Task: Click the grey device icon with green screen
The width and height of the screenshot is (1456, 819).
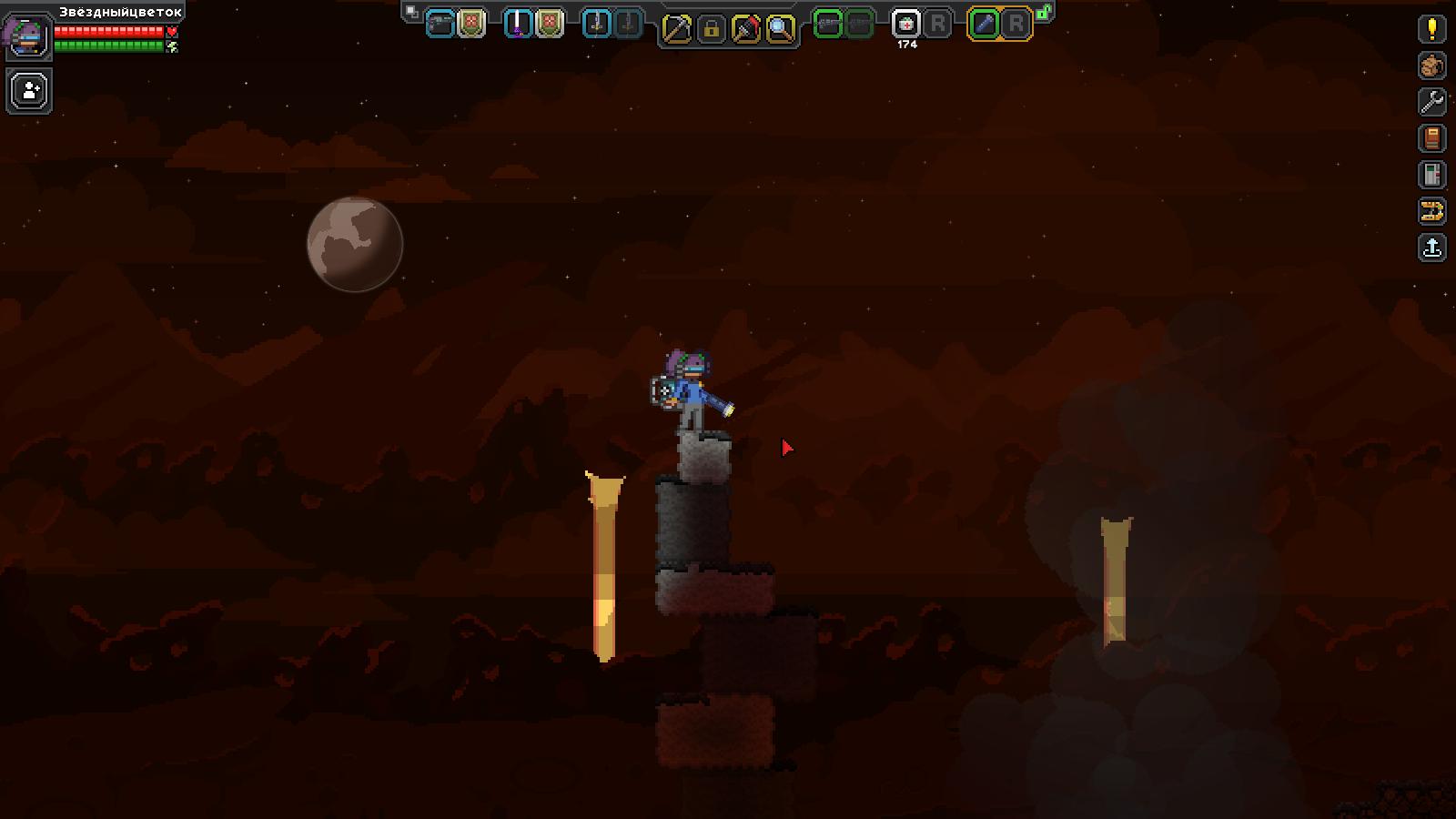Action: 1432,175
